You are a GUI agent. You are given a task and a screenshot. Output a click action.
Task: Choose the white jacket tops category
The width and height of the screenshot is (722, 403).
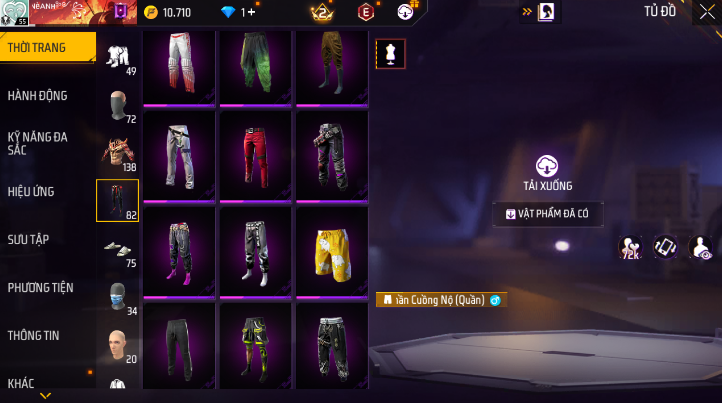[118, 56]
